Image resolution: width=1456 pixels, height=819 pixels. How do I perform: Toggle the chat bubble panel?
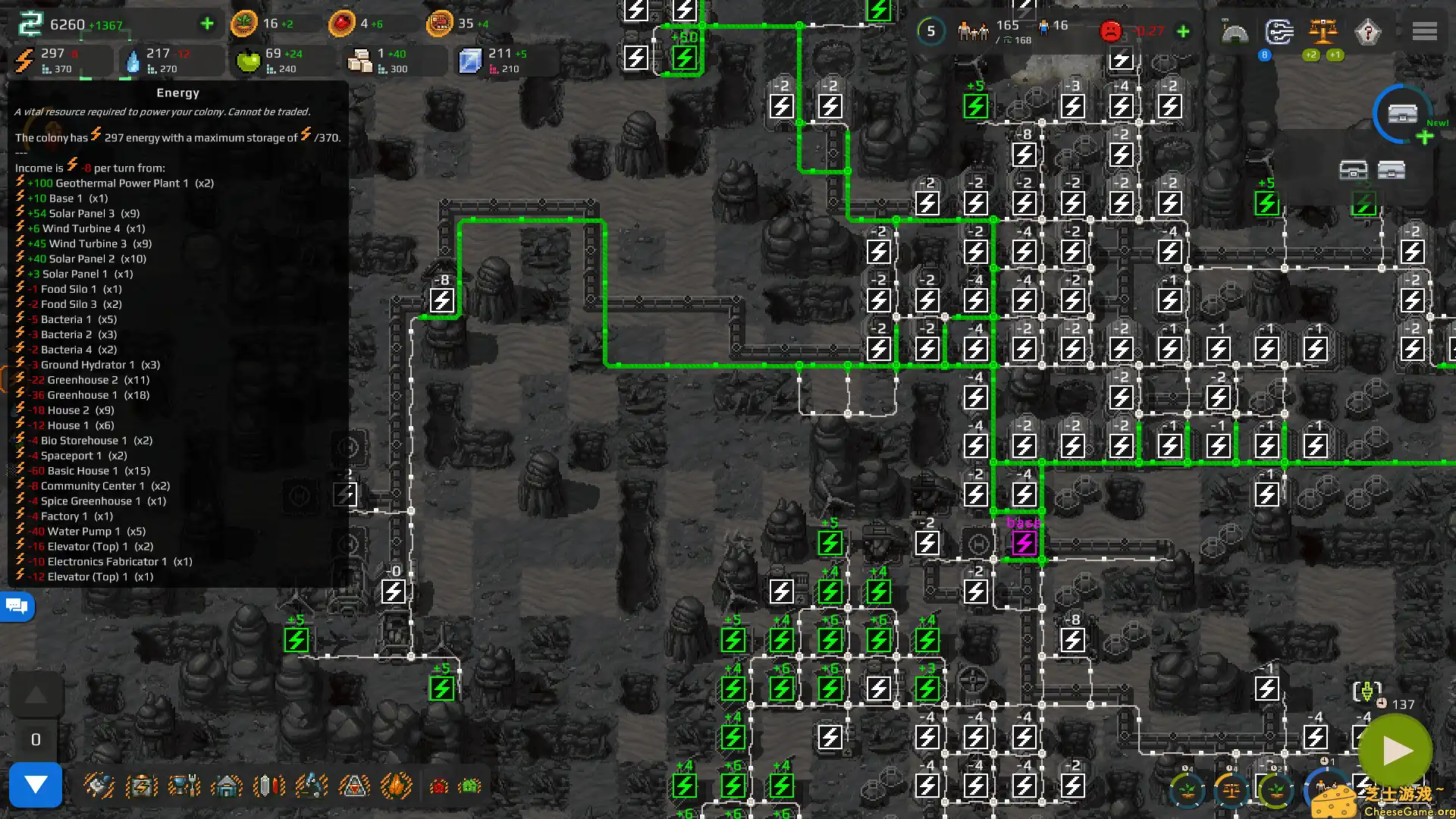pos(17,606)
